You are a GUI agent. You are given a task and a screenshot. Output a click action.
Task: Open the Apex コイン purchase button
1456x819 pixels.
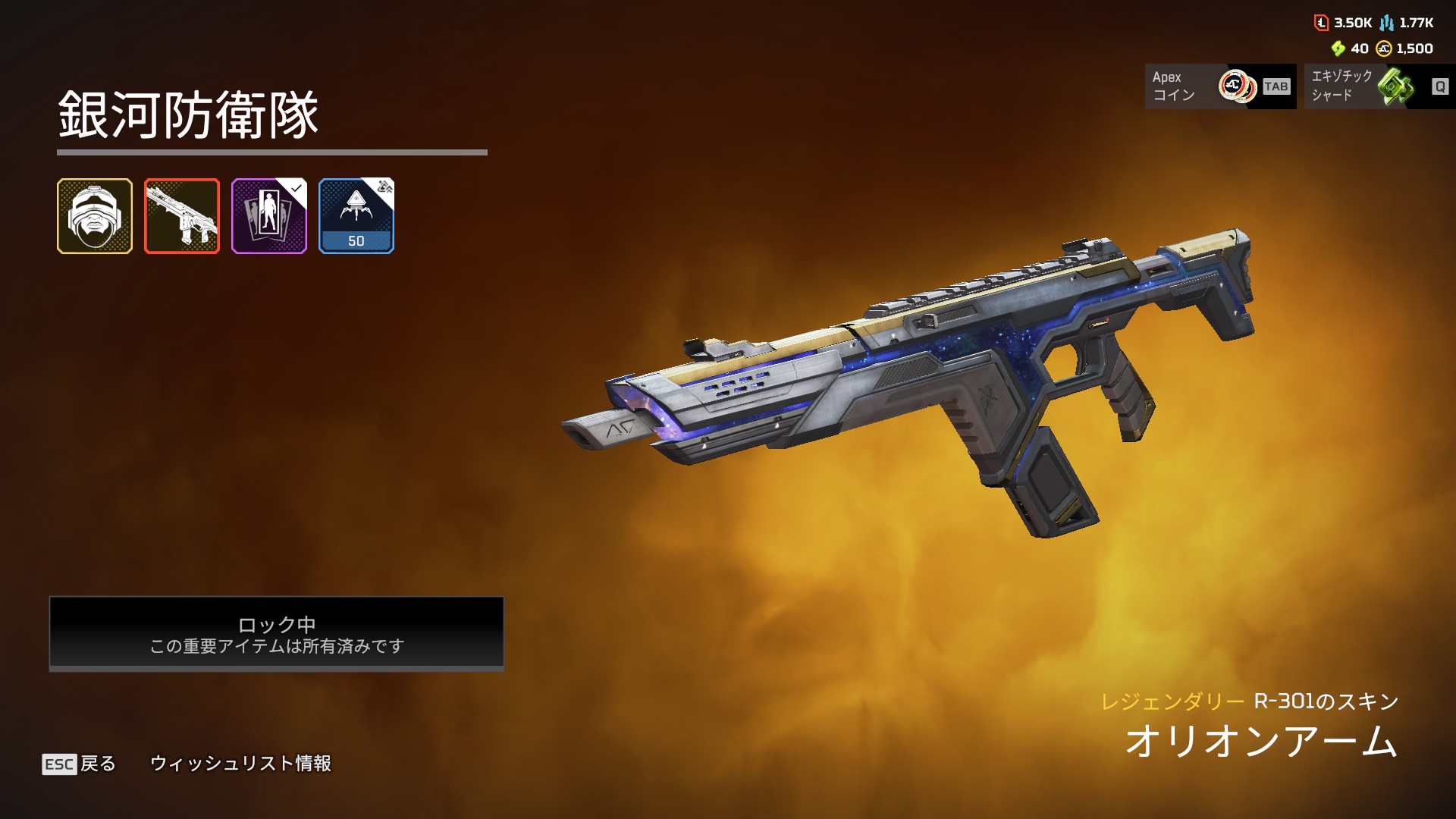tap(1219, 86)
